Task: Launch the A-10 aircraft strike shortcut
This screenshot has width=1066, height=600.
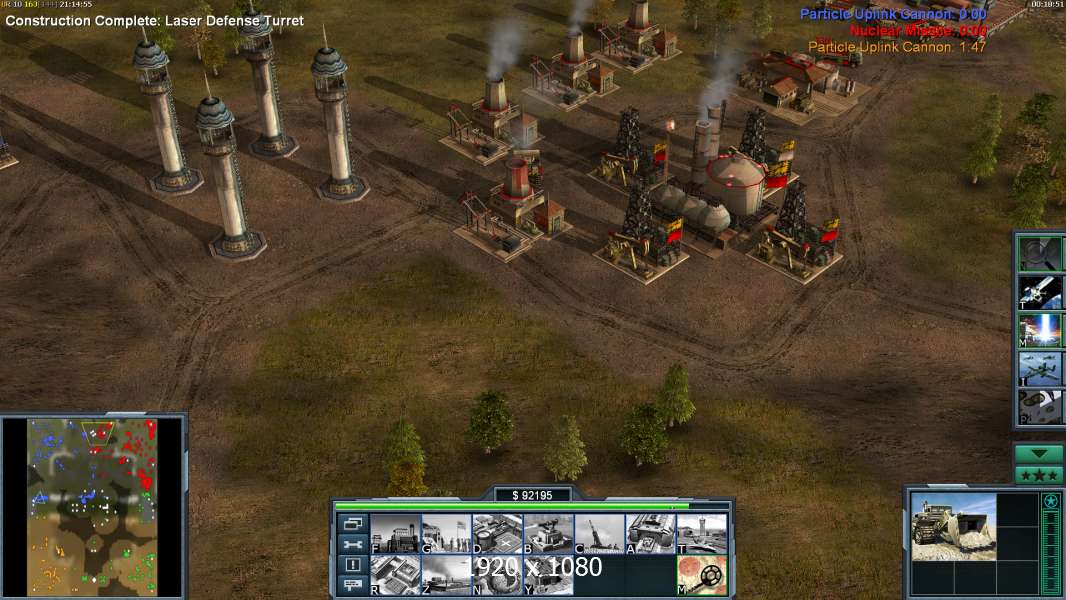Action: point(1040,368)
